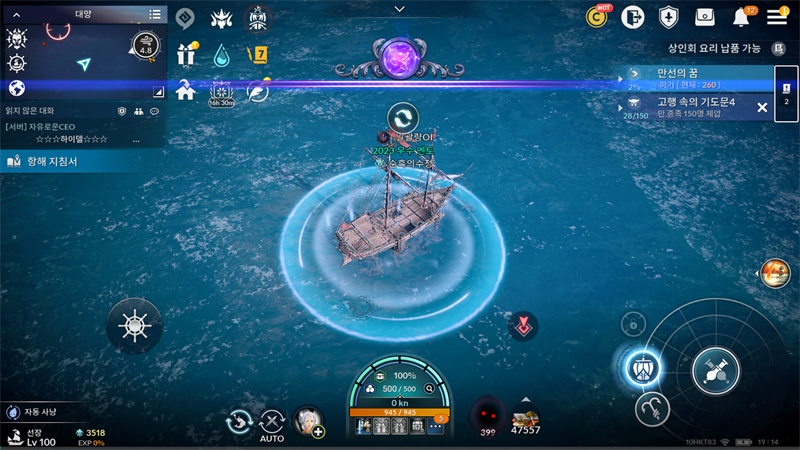The height and width of the screenshot is (450, 800).
Task: Check the notification bell alerts
Action: click(x=741, y=17)
